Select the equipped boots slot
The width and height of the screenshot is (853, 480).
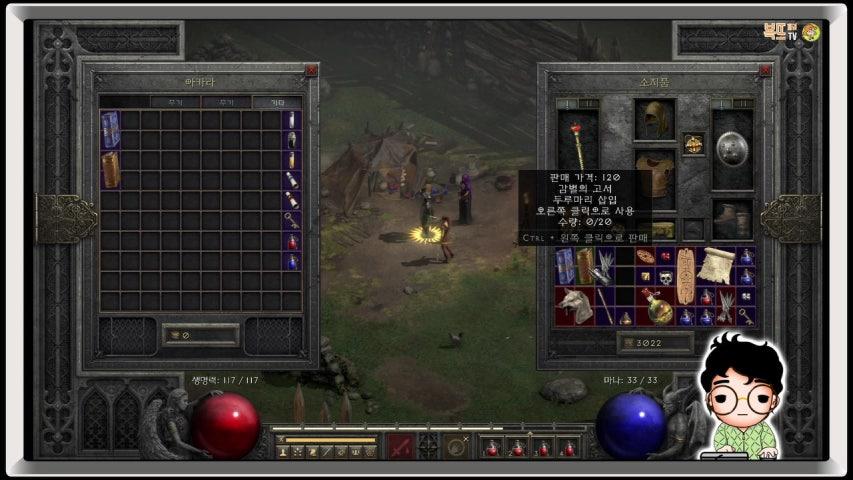coord(732,217)
